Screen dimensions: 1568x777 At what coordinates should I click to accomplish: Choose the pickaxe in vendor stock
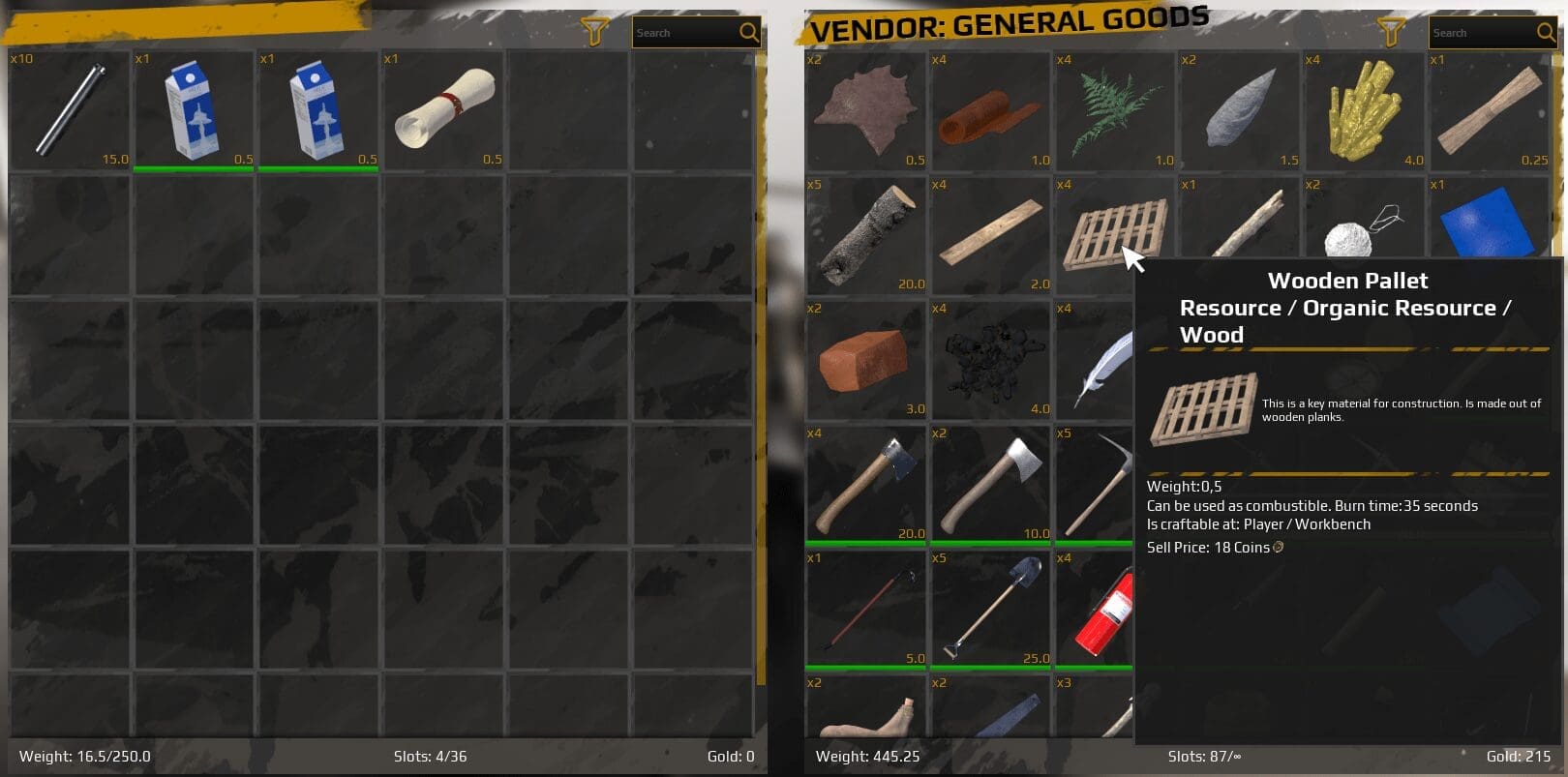[1099, 484]
